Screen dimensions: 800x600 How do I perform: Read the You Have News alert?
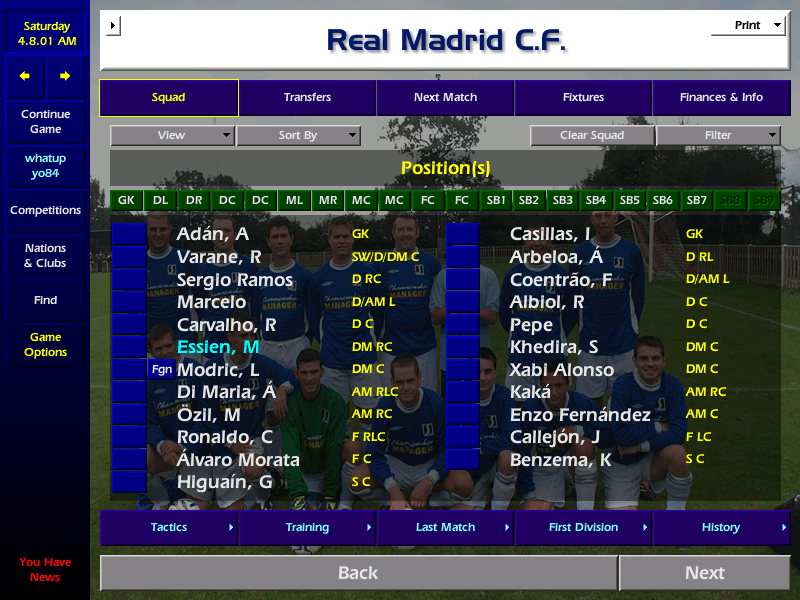(x=45, y=569)
